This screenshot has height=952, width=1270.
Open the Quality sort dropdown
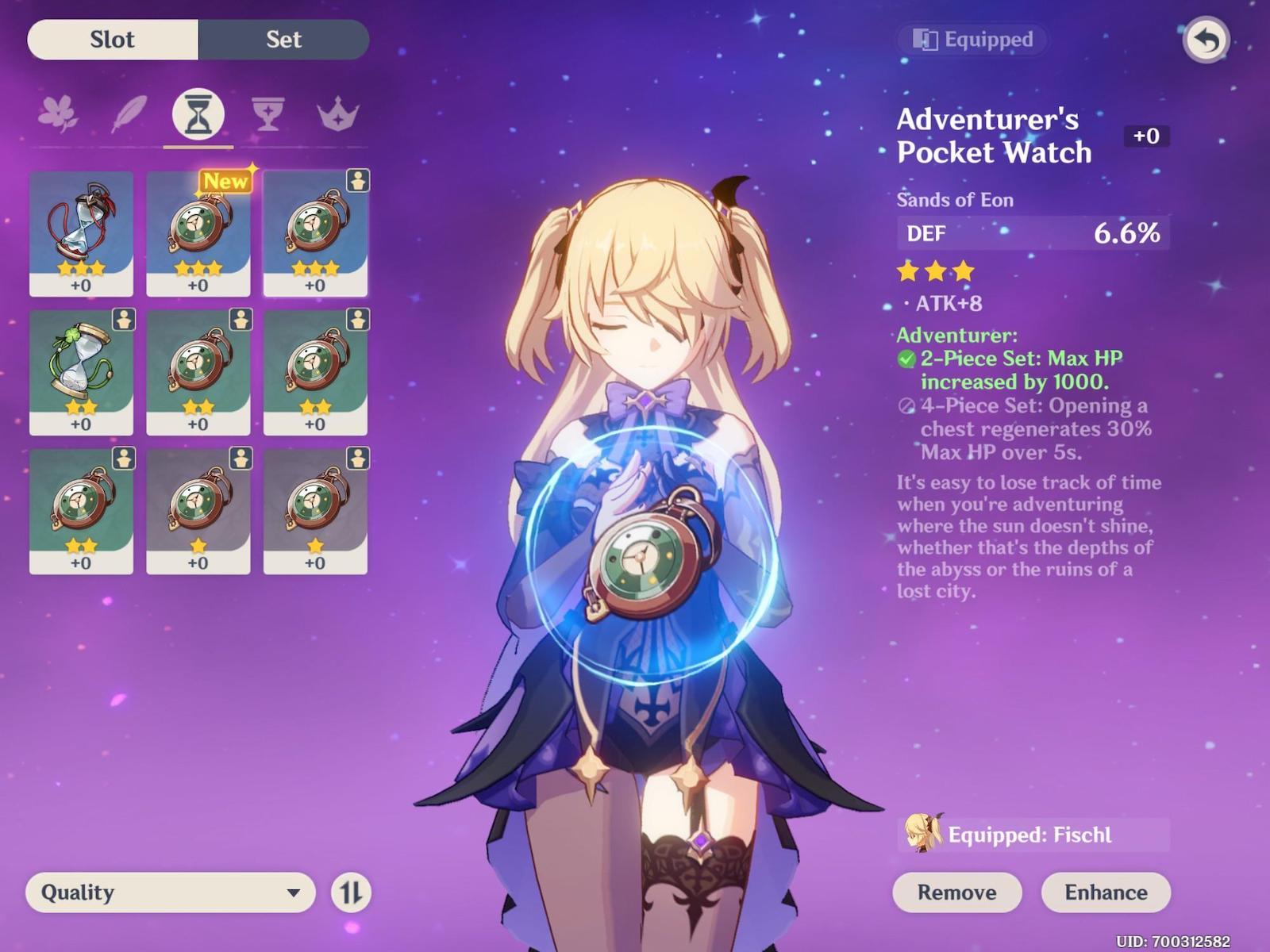(x=171, y=892)
